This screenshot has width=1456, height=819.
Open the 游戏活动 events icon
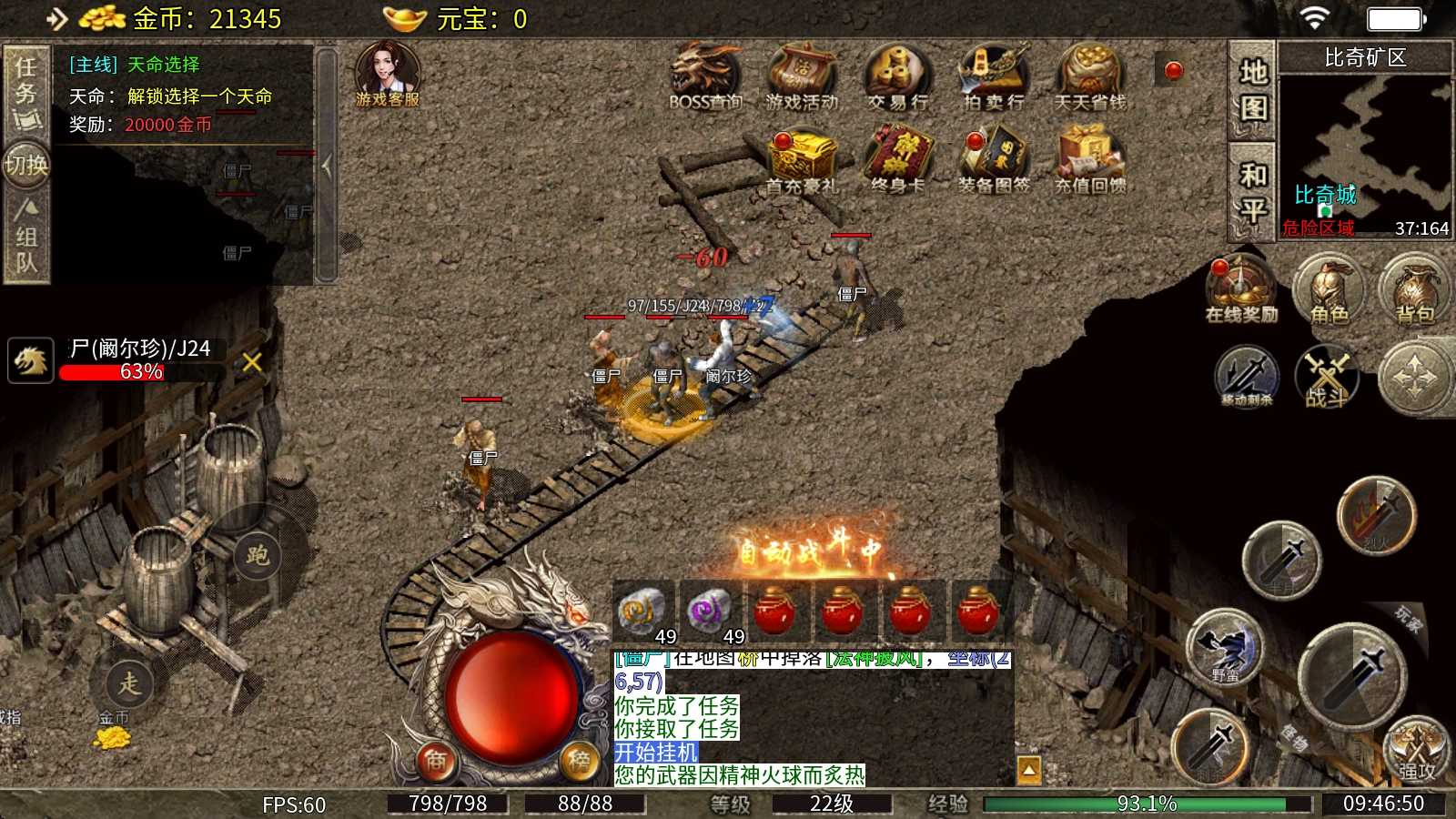coord(802,76)
